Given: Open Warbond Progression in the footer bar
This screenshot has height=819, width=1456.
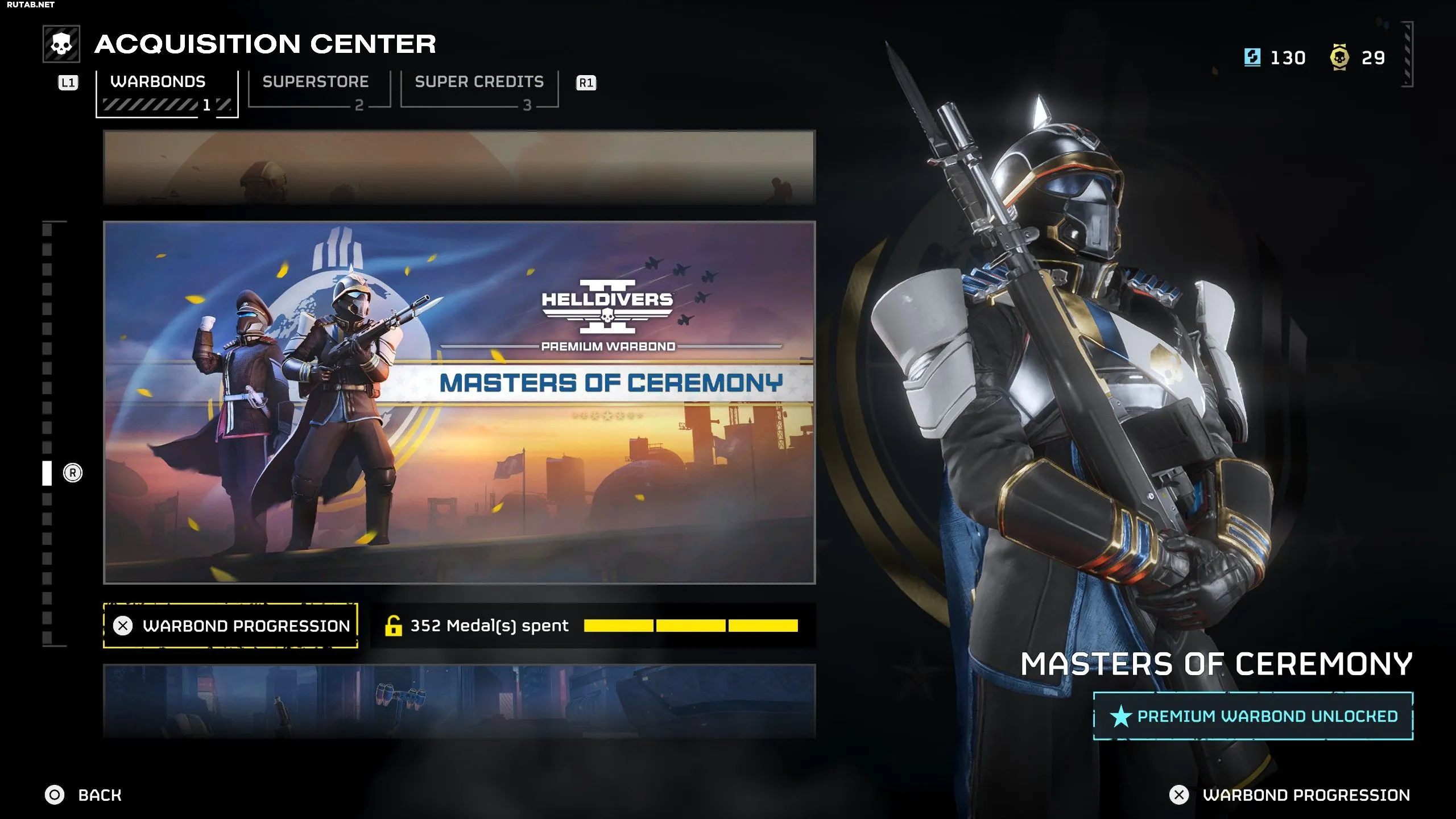Looking at the screenshot, I should click(1290, 795).
